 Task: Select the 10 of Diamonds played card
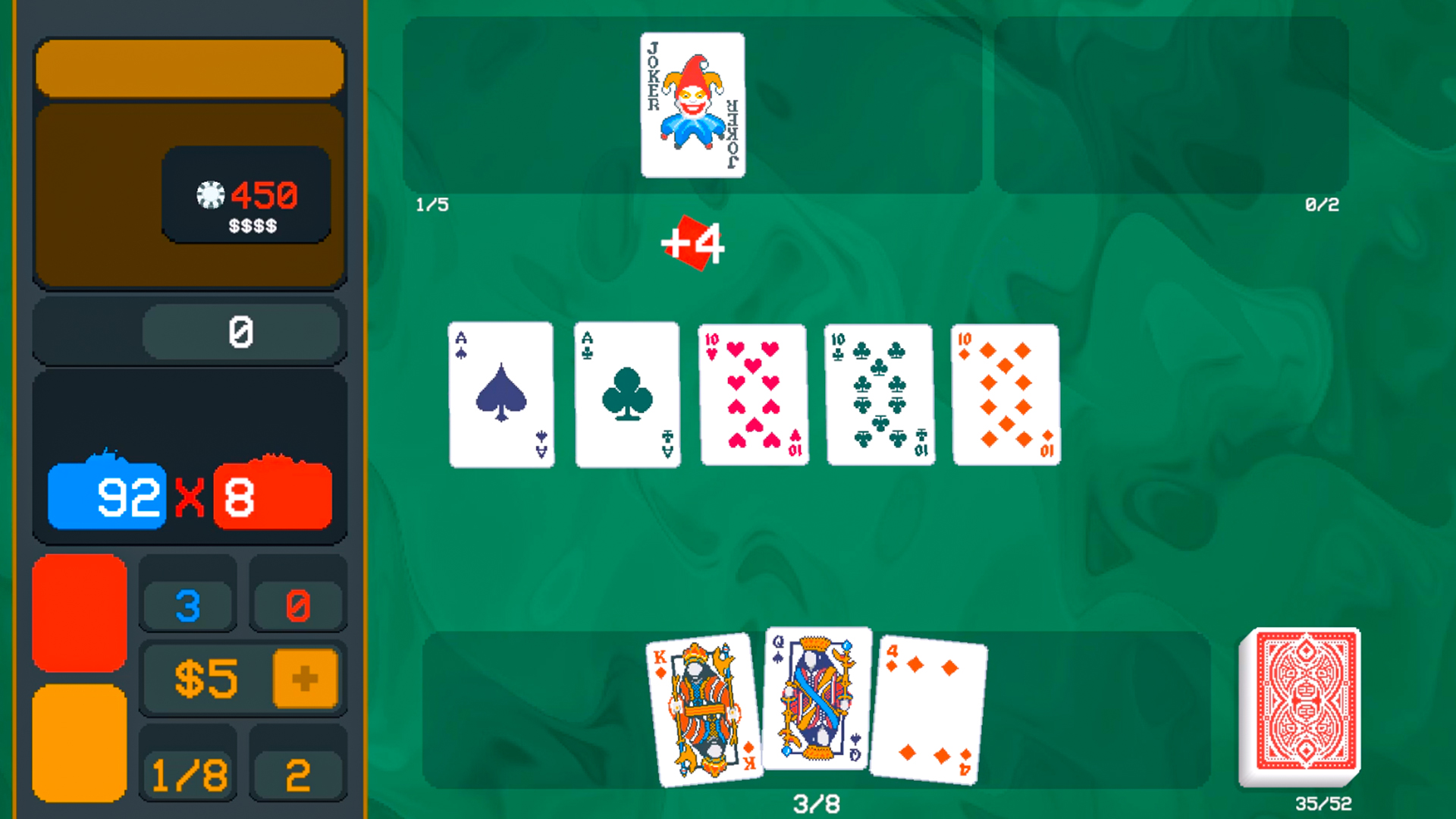(x=1004, y=393)
